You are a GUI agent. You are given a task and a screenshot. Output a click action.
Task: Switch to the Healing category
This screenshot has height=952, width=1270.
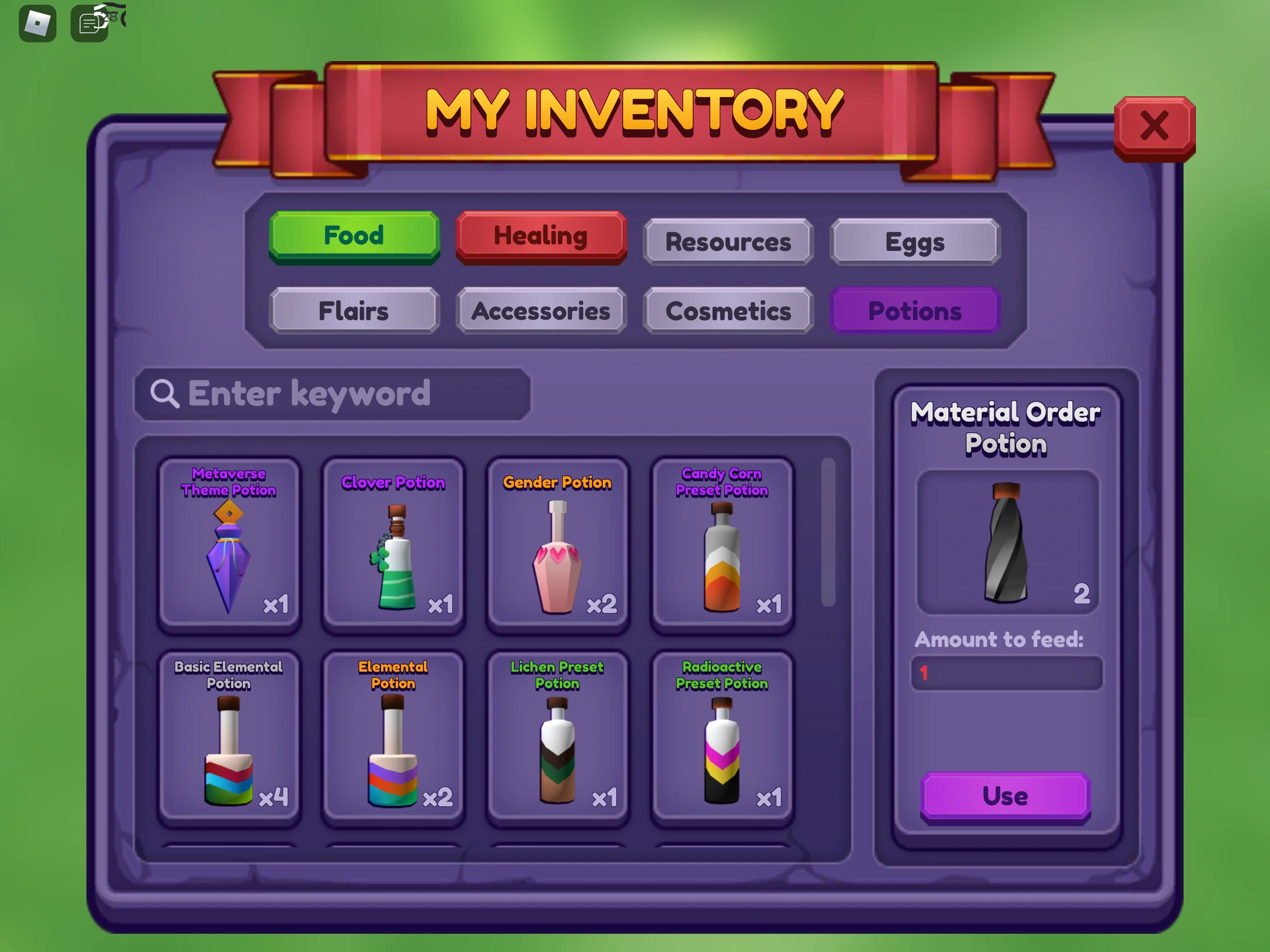point(540,235)
